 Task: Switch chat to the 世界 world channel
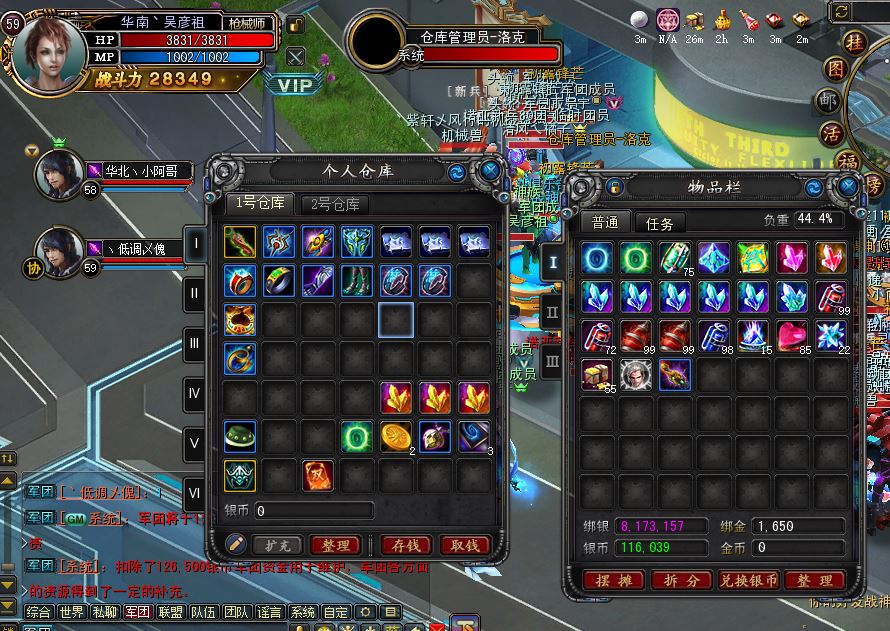71,612
